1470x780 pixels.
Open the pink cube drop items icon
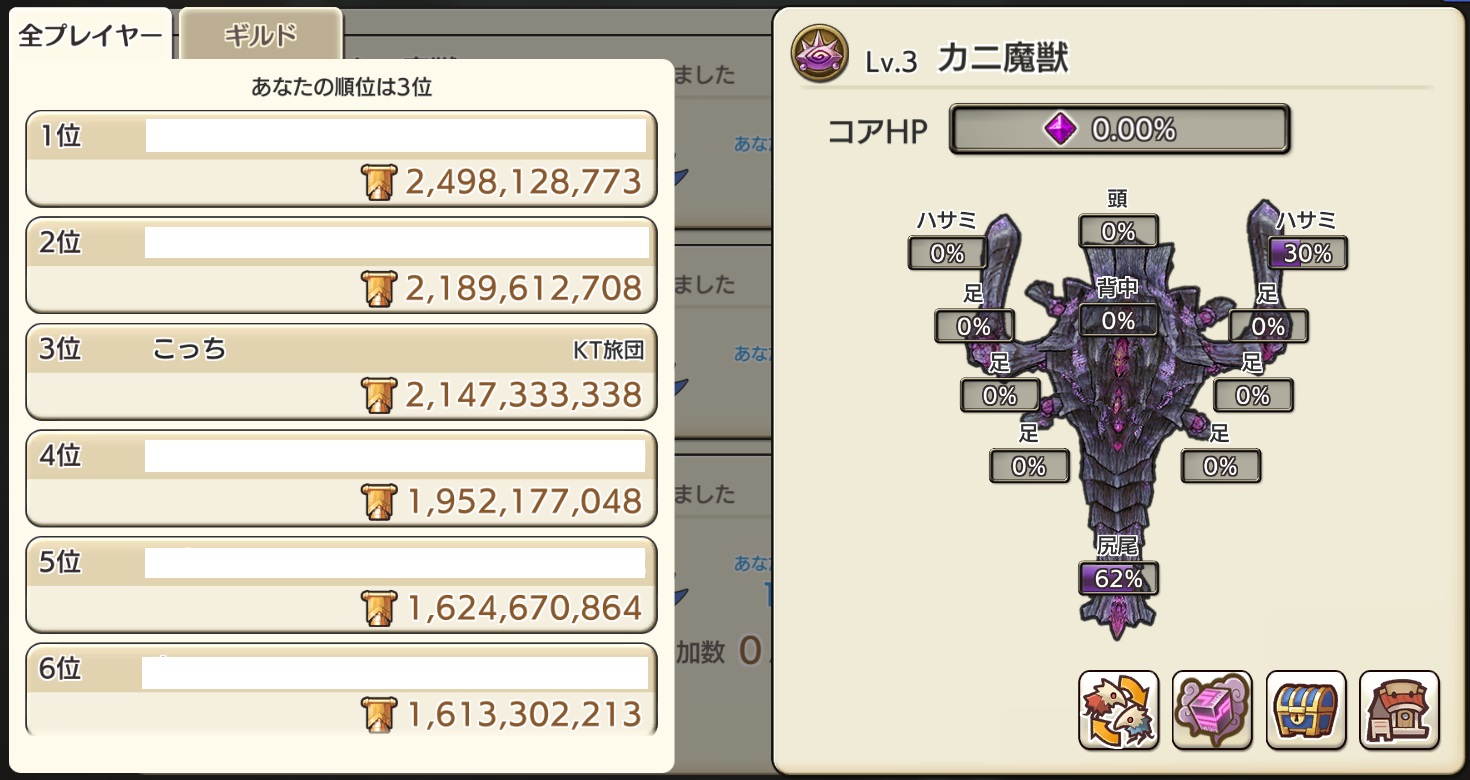1212,711
